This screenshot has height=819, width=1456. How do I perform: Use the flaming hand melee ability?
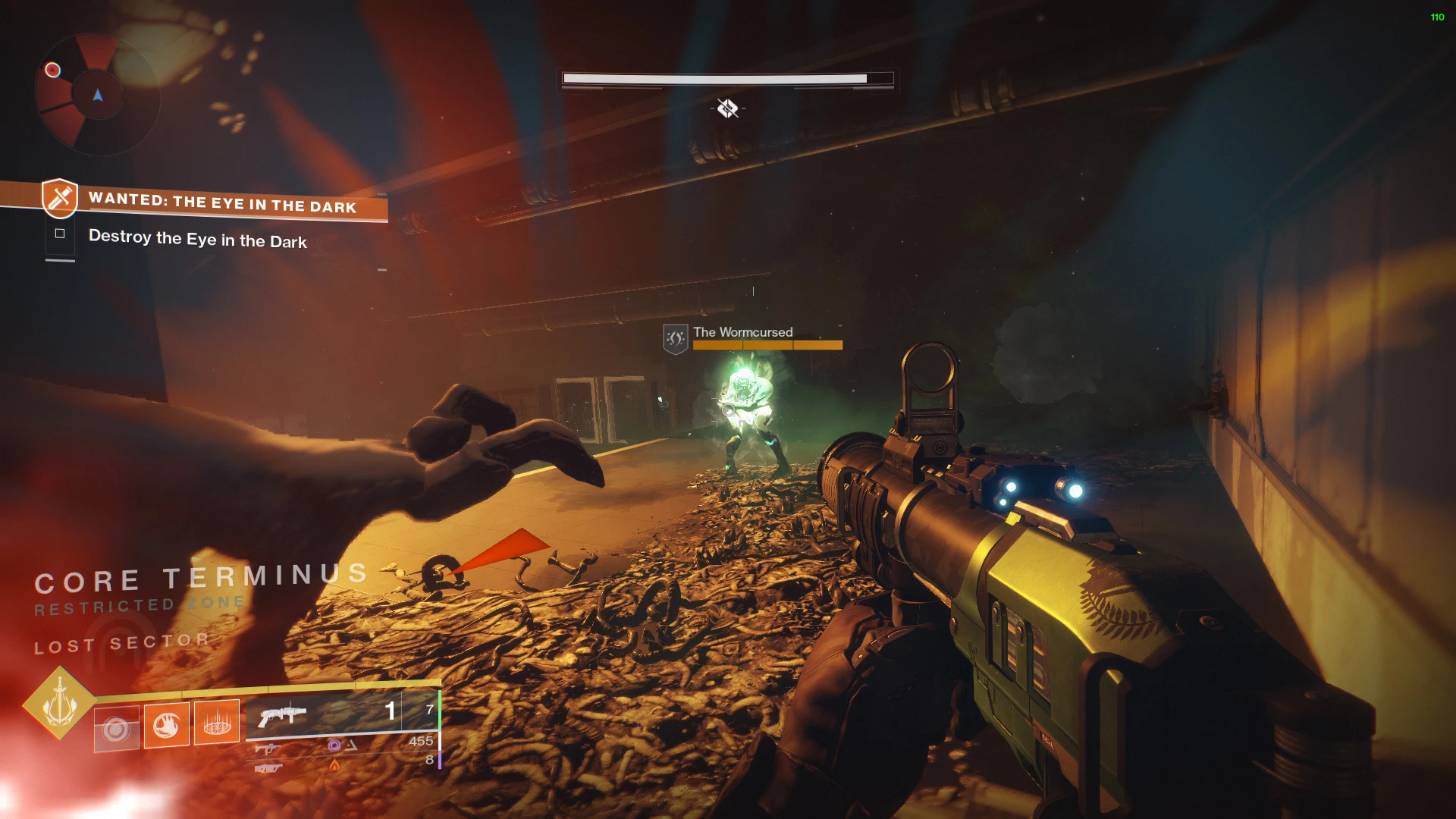[x=166, y=725]
